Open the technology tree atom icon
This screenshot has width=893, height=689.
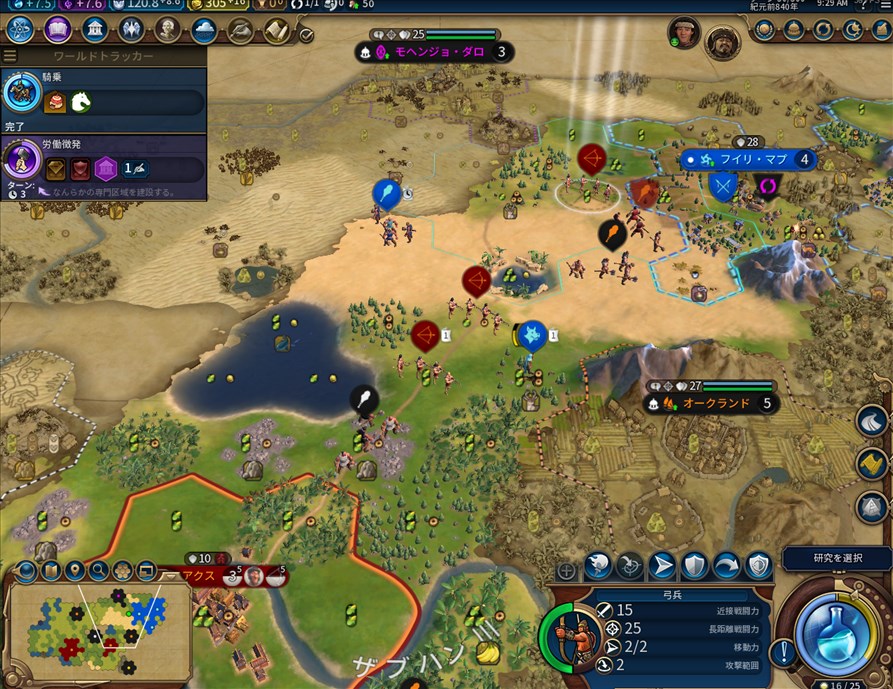[20, 29]
